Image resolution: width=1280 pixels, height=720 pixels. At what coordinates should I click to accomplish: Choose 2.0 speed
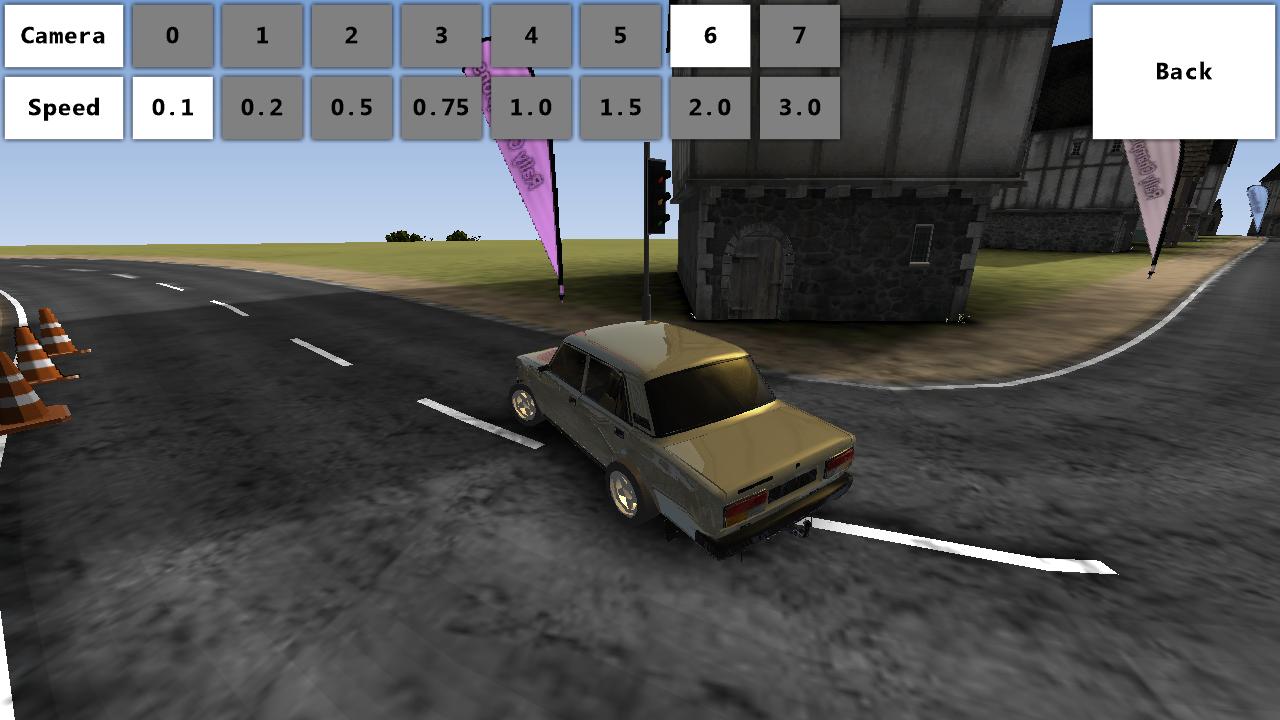pos(710,108)
